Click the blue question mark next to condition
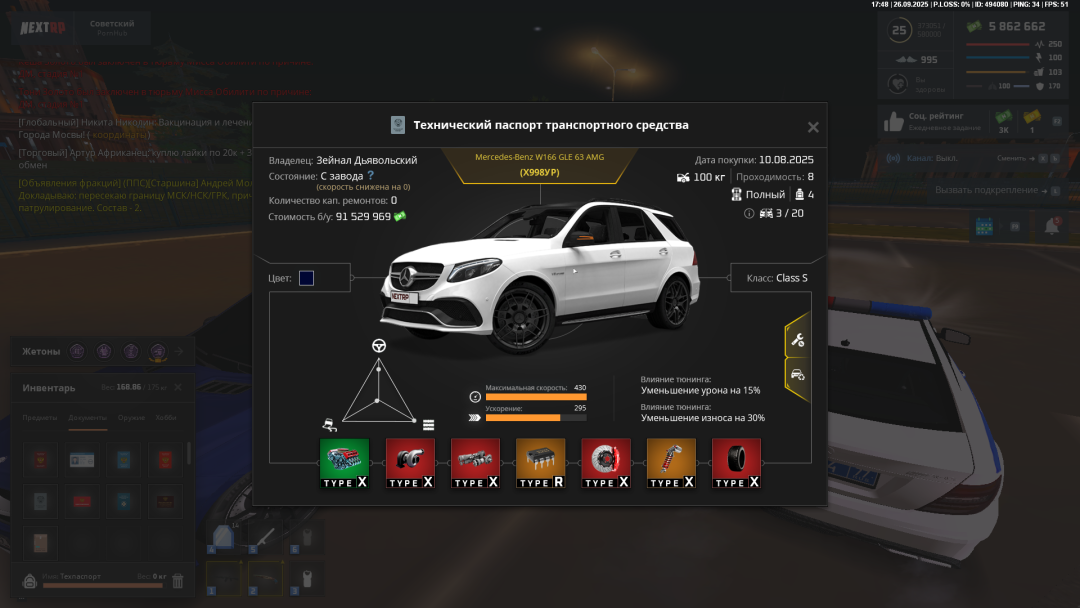Image resolution: width=1080 pixels, height=608 pixels. tap(370, 175)
